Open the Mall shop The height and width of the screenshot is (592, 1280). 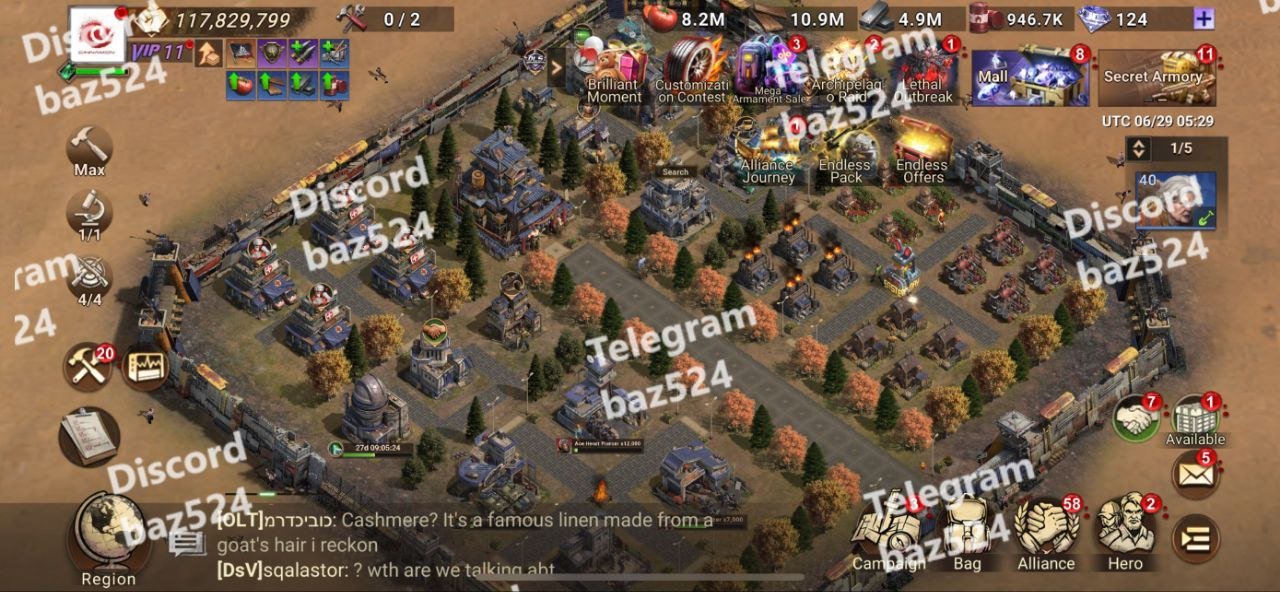coord(1030,76)
